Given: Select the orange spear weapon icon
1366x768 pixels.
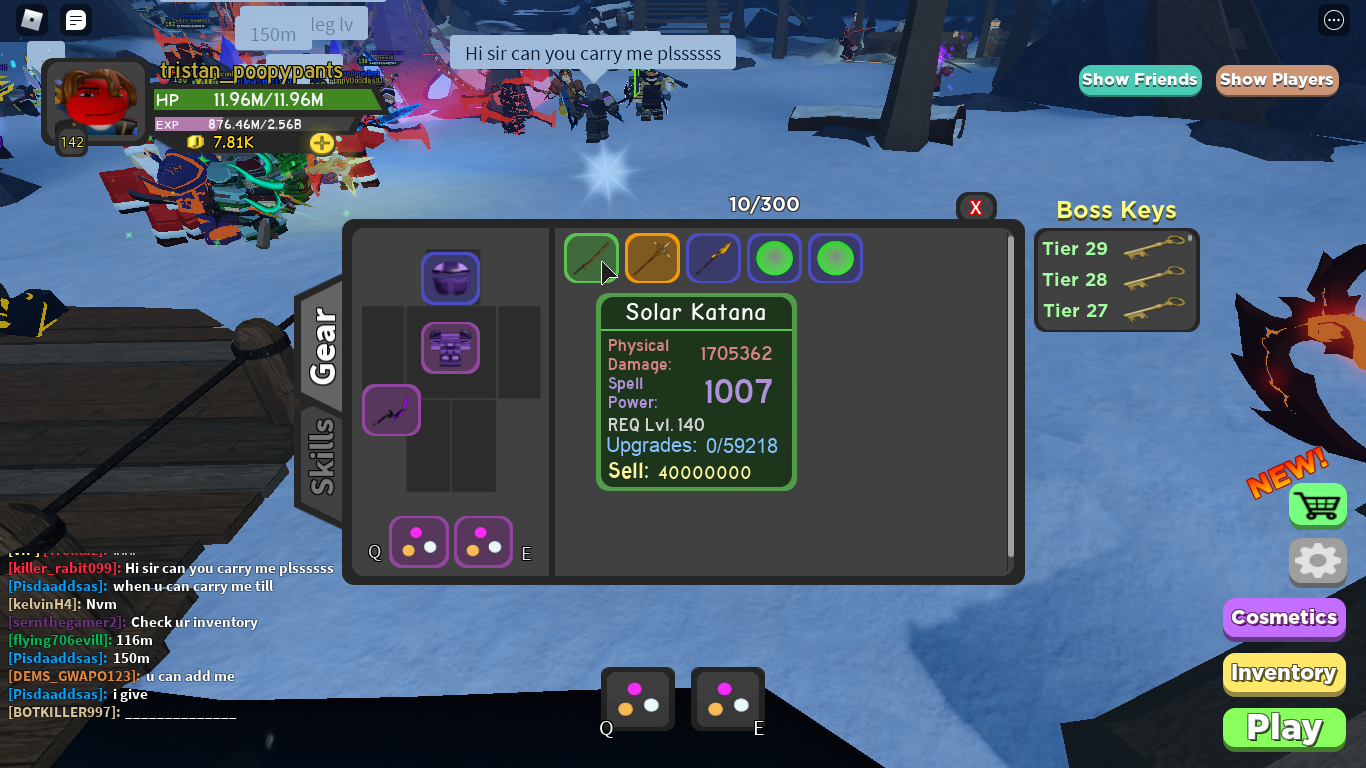Looking at the screenshot, I should (x=652, y=258).
